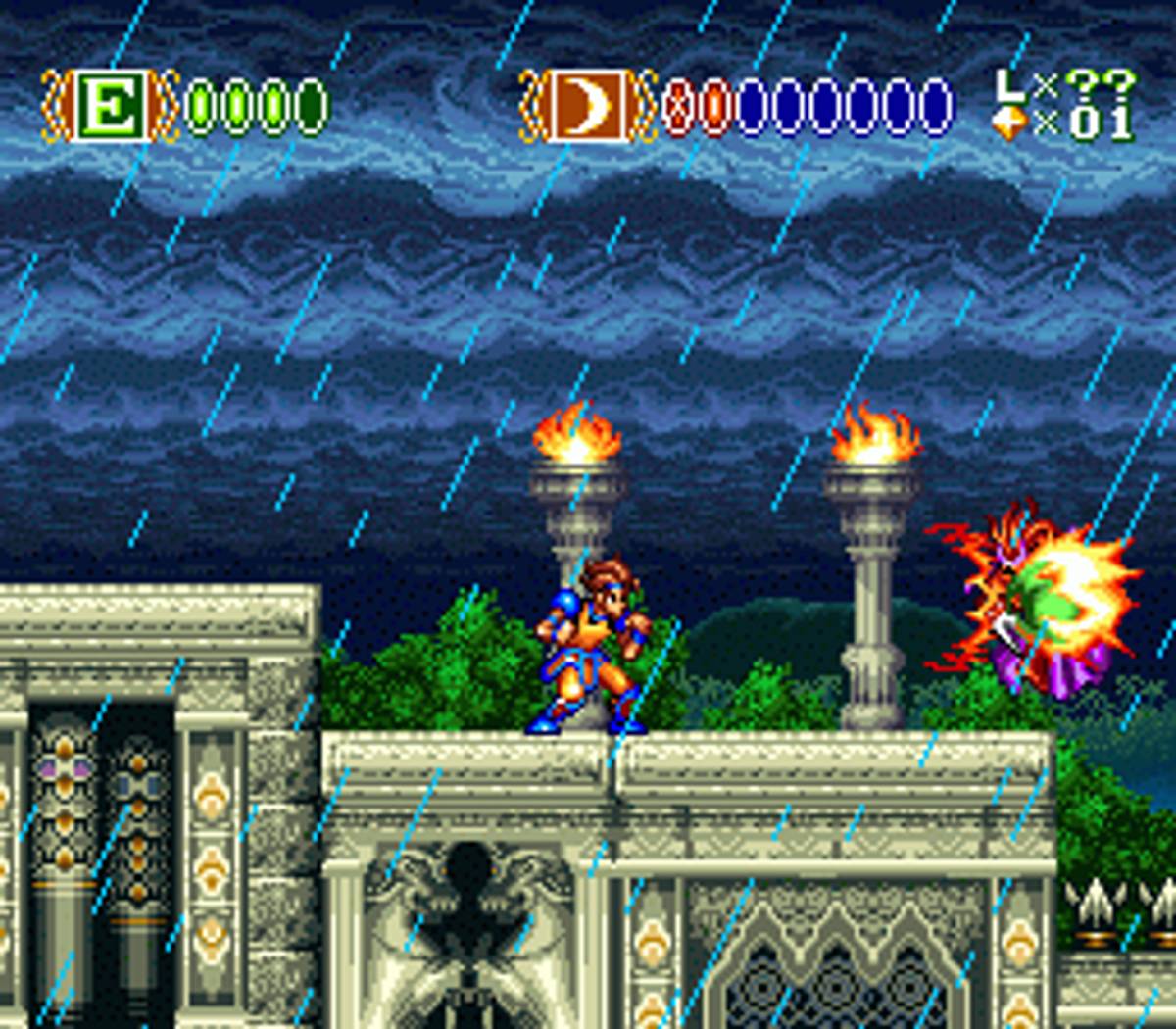Click the orange gem counter icon
This screenshot has width=1176, height=1029.
click(1011, 122)
